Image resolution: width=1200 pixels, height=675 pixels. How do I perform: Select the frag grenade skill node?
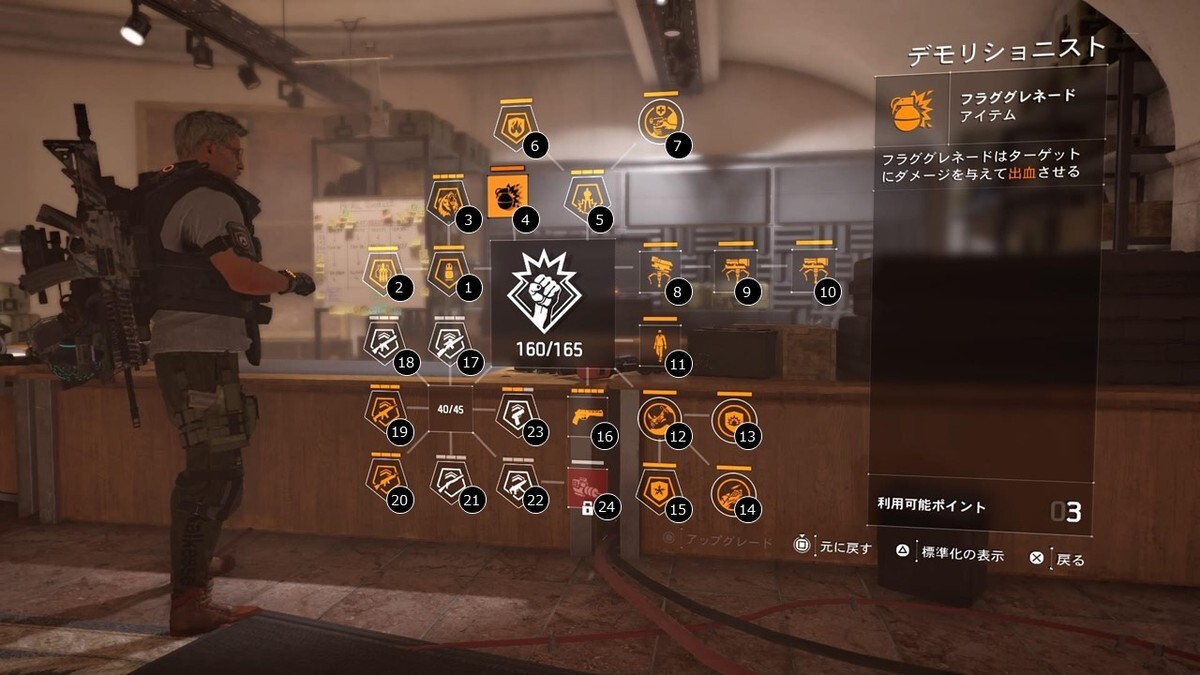pyautogui.click(x=505, y=197)
